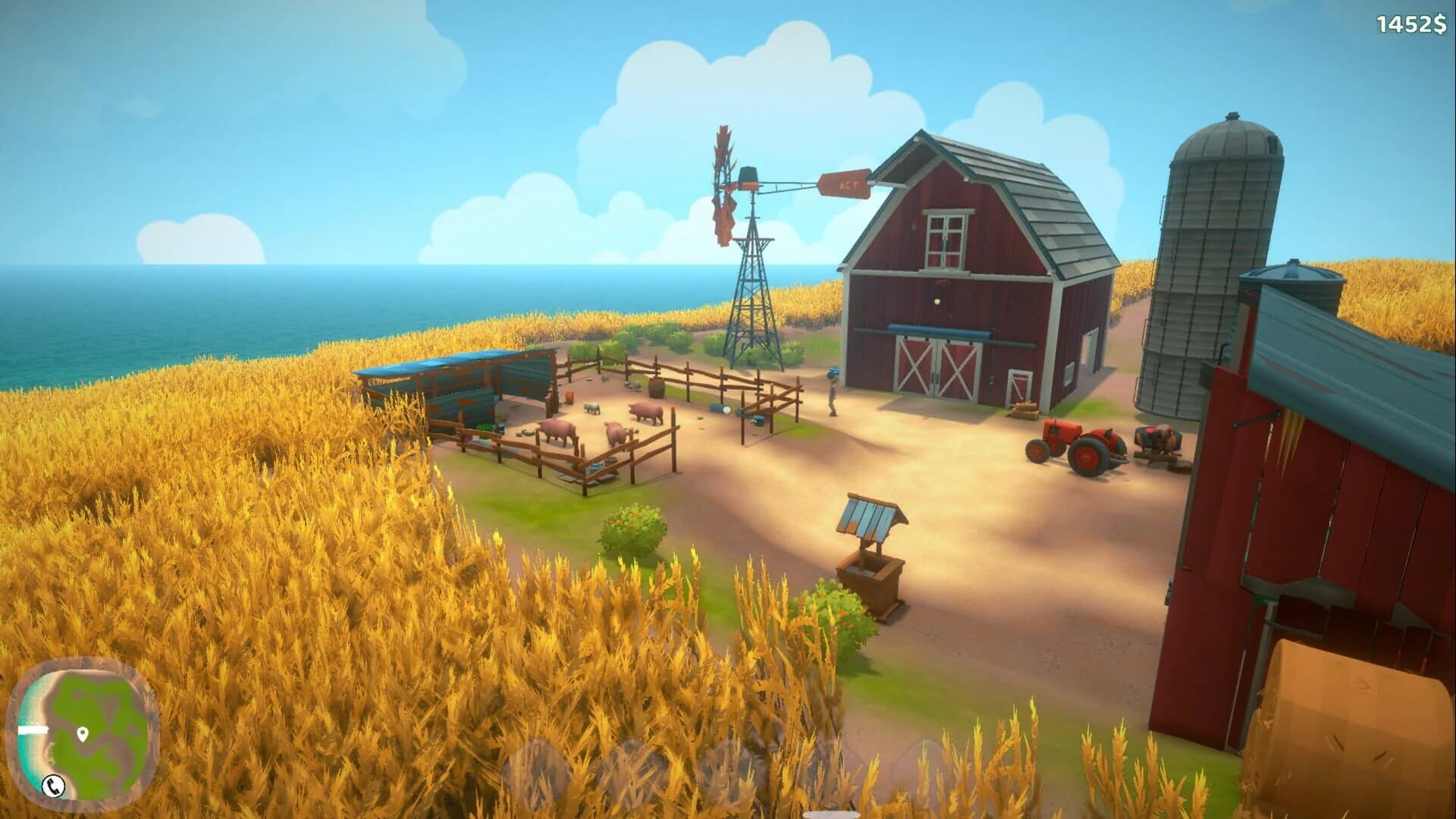
Task: Click the white compass bar on the minimap
Action: pos(33,730)
